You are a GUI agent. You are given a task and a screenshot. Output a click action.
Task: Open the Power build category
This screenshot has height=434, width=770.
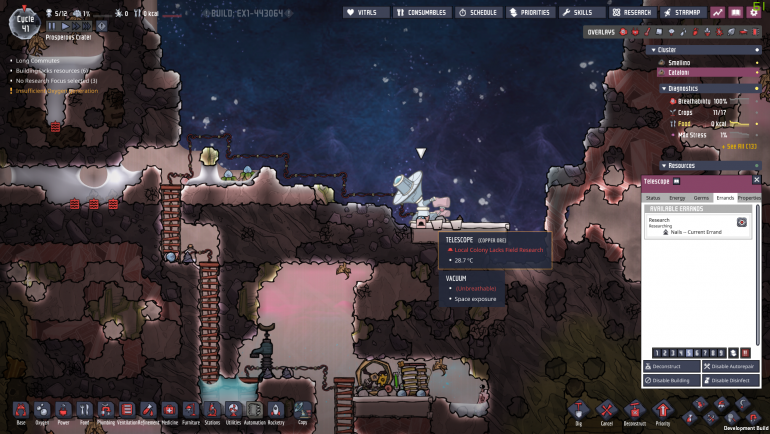[64, 410]
